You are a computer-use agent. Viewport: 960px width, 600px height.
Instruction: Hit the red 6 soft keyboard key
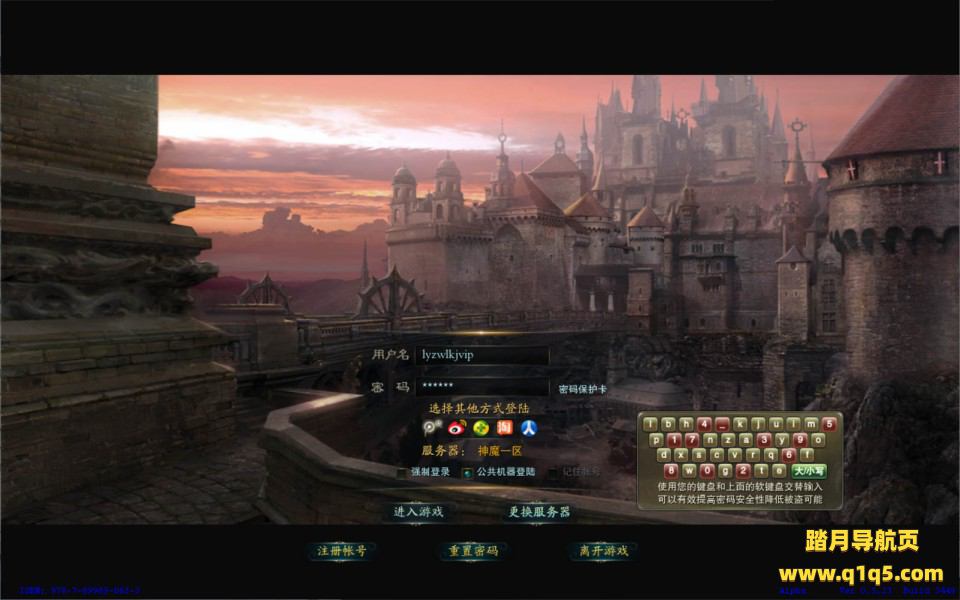(x=788, y=455)
